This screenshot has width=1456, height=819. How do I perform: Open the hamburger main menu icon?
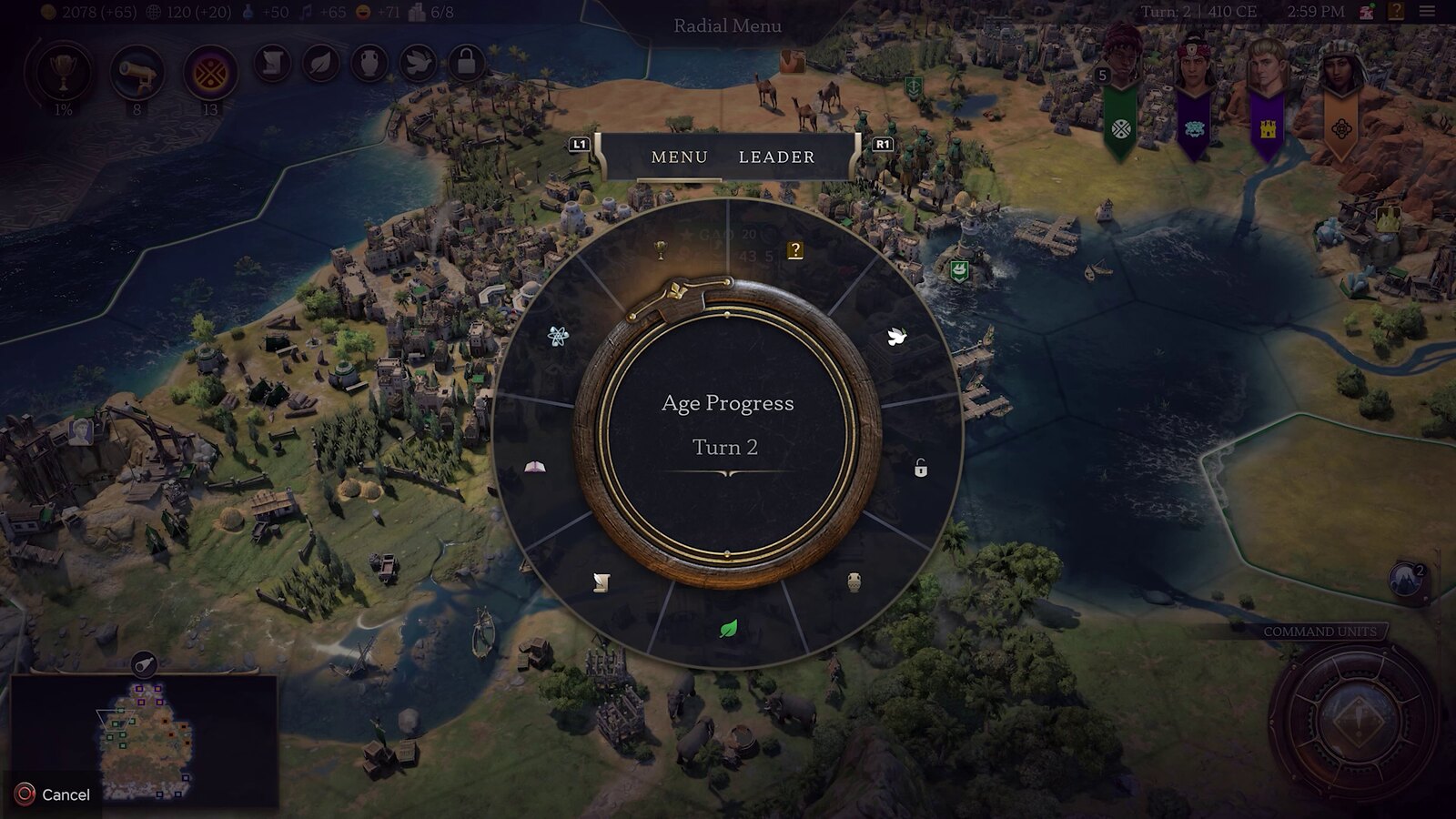[x=1427, y=12]
